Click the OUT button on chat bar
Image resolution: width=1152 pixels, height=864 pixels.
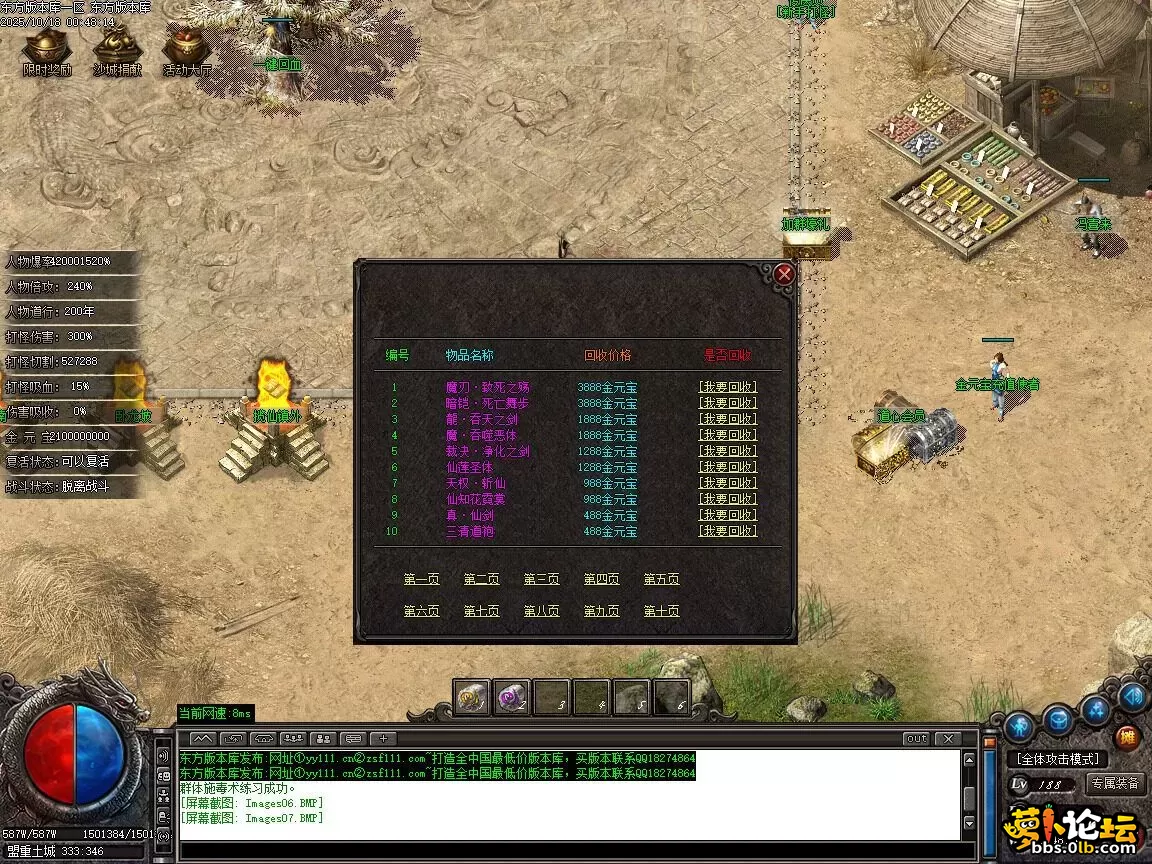click(x=916, y=739)
